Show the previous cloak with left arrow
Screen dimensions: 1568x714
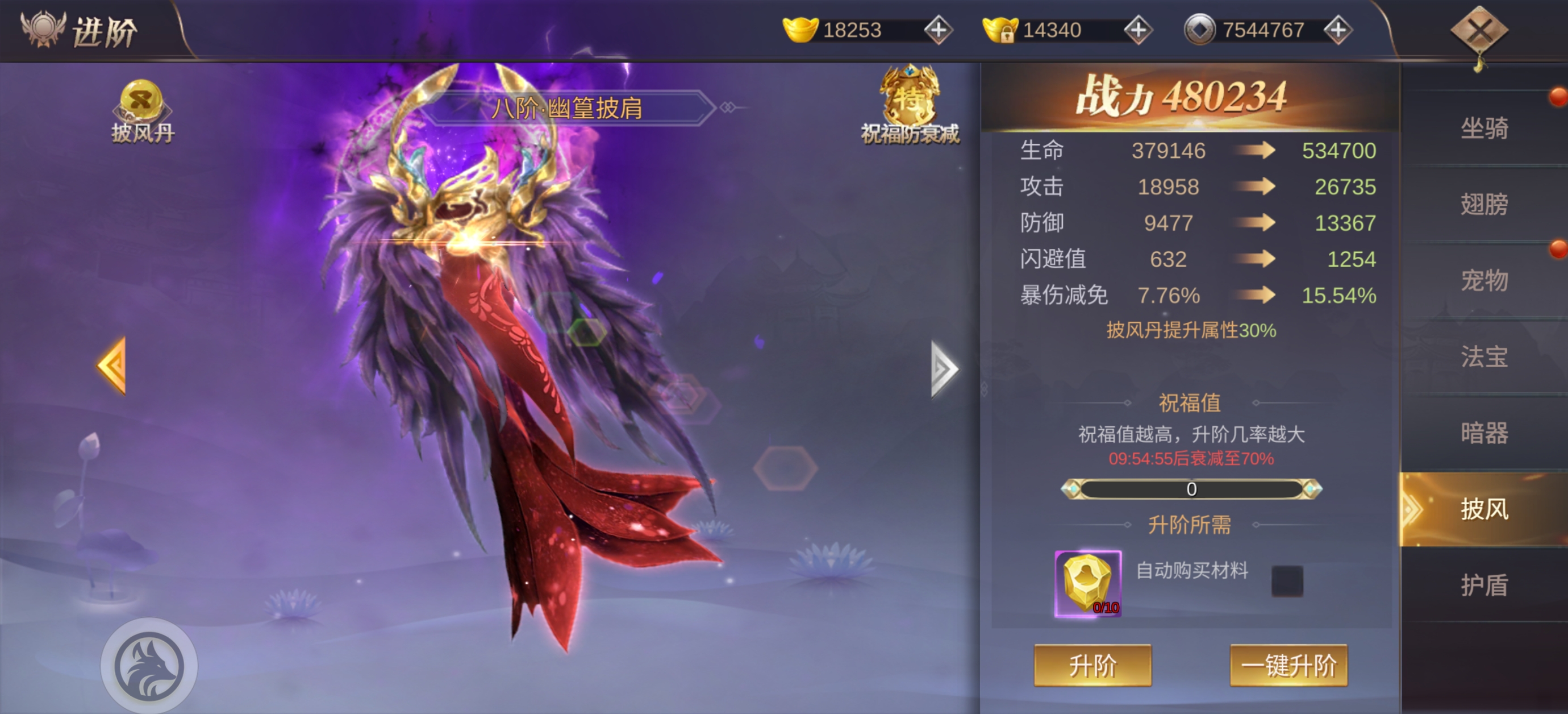pyautogui.click(x=112, y=366)
